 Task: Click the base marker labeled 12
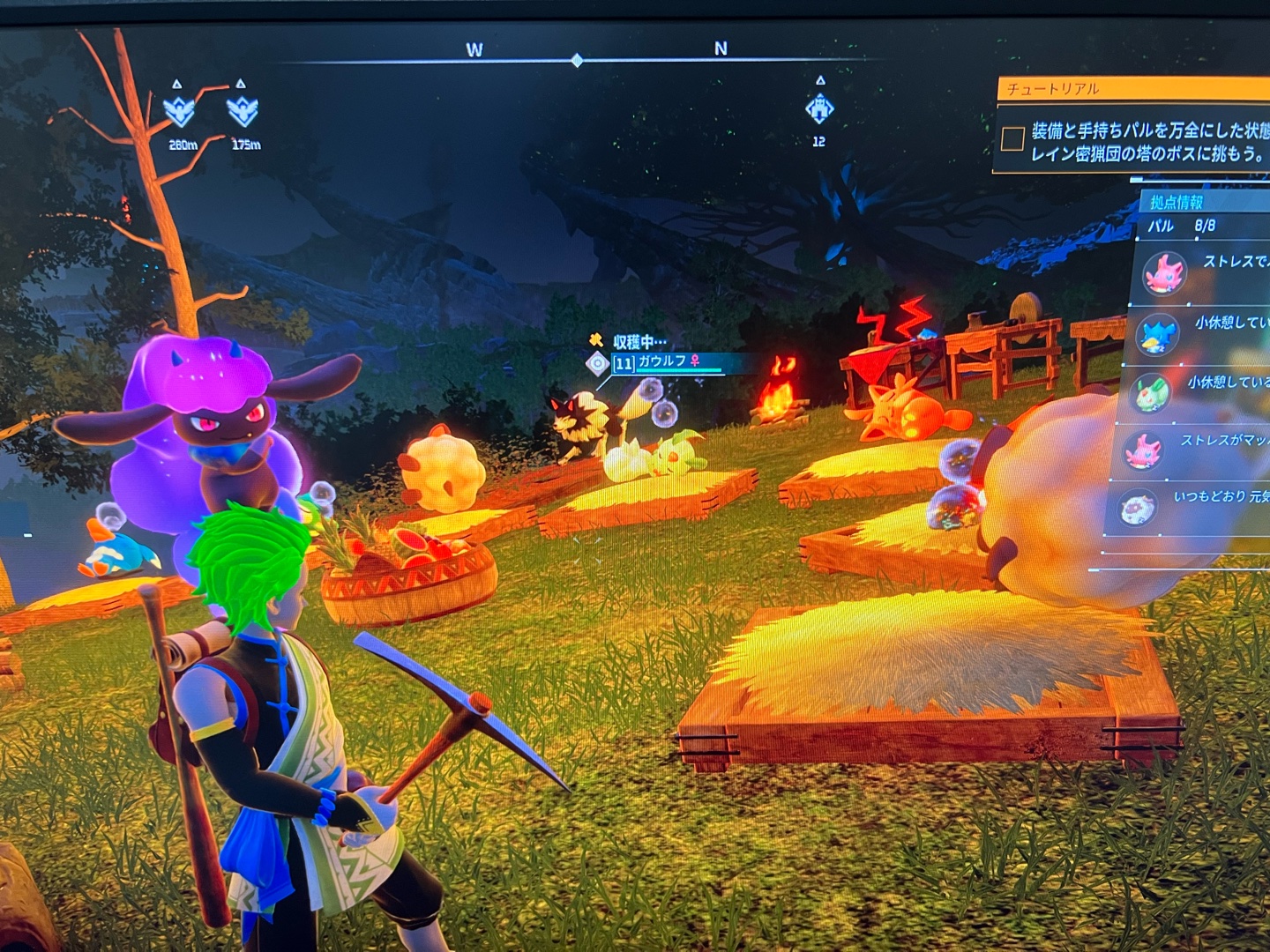click(x=819, y=109)
